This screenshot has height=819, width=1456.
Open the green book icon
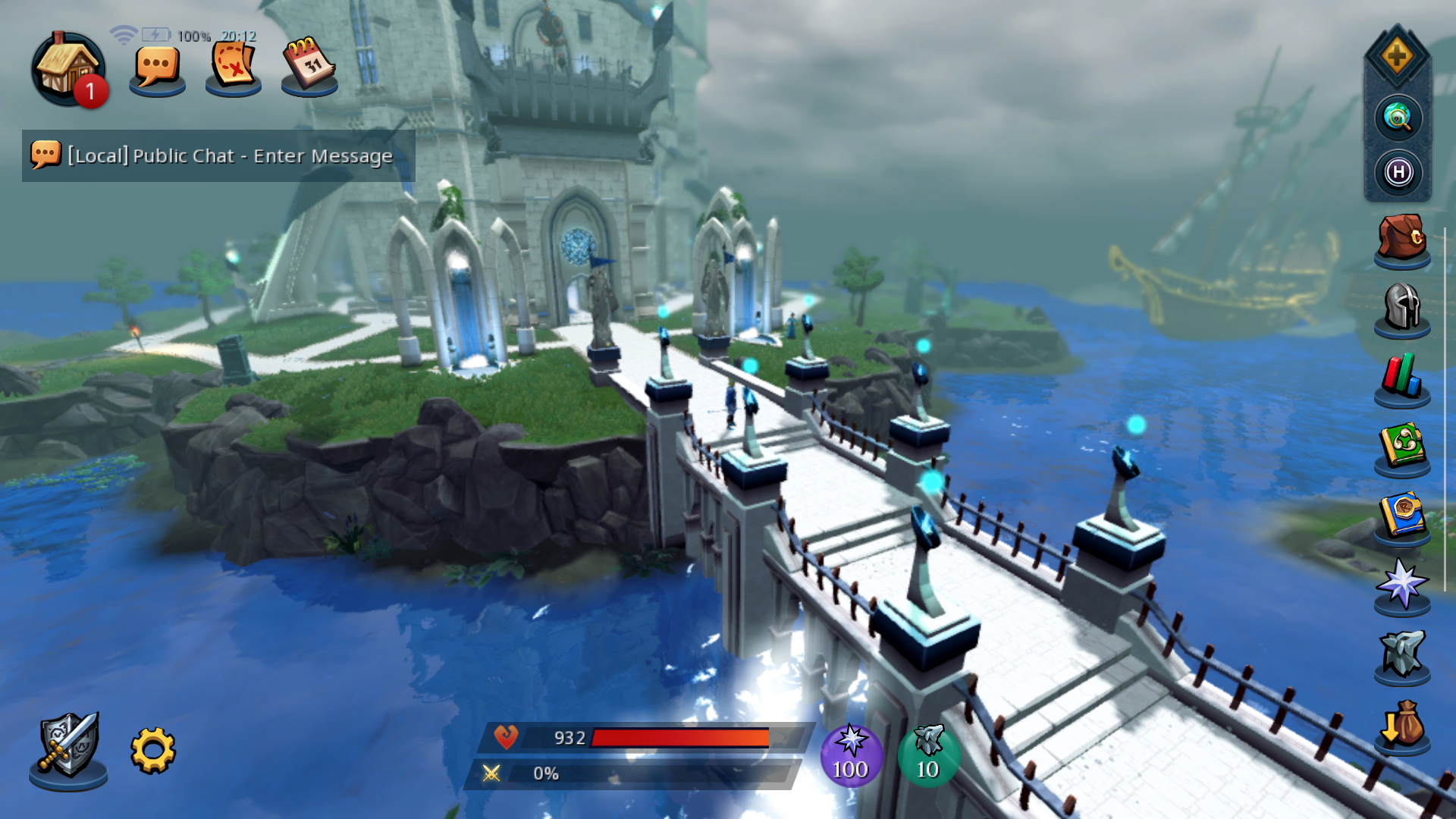(x=1402, y=447)
